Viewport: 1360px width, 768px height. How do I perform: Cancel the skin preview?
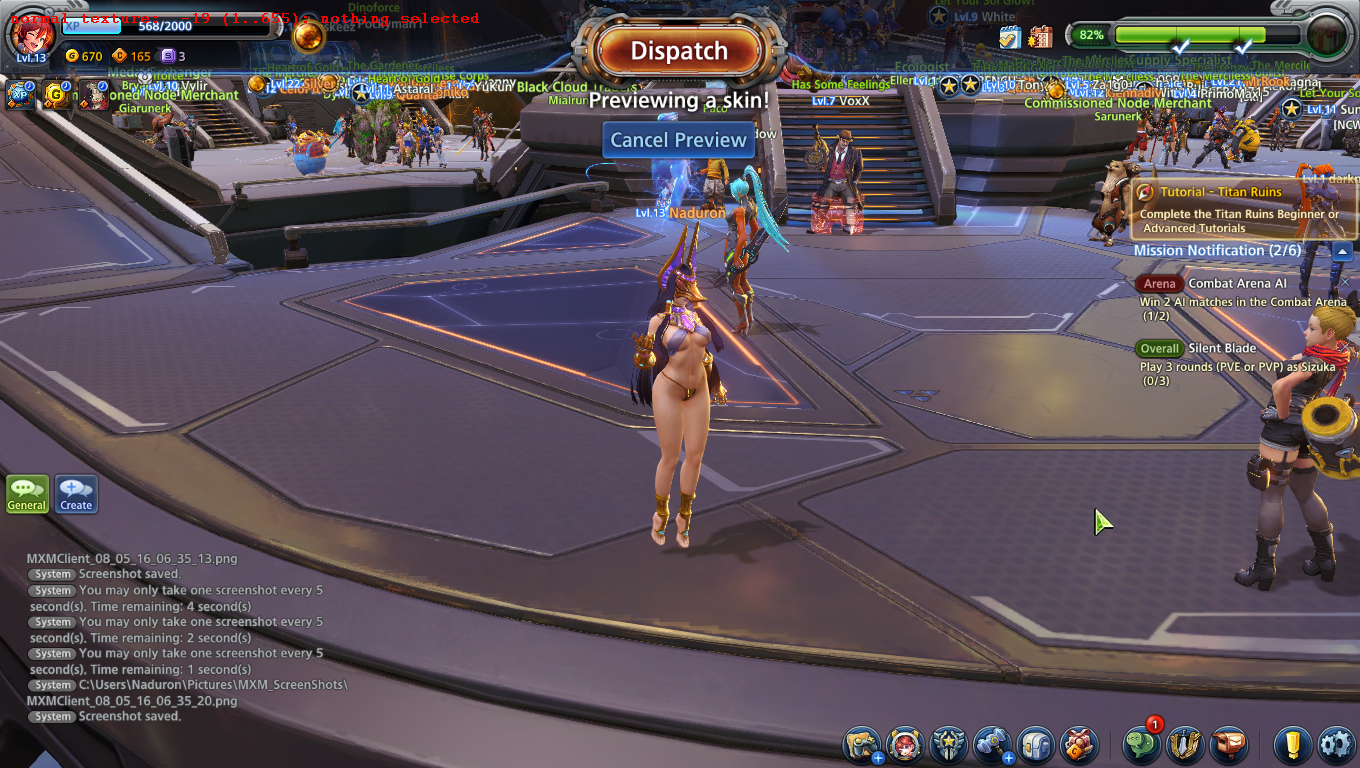click(x=679, y=140)
